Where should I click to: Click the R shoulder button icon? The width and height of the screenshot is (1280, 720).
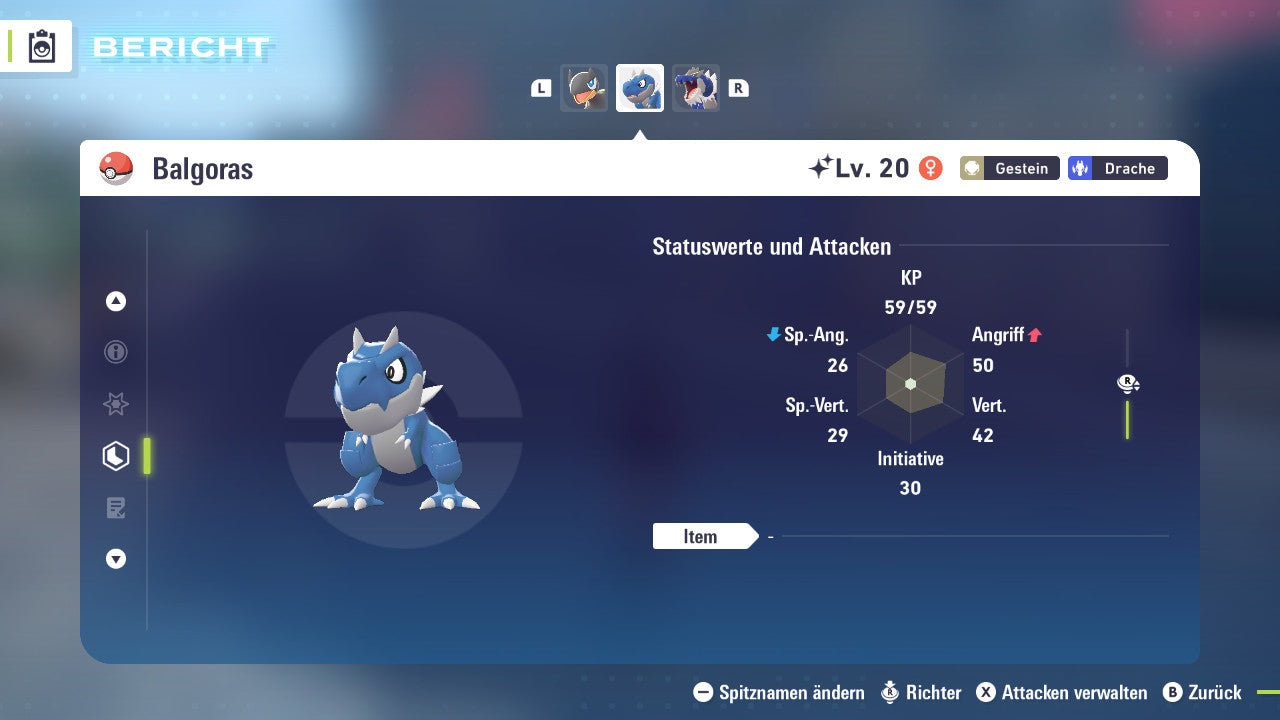click(x=738, y=88)
